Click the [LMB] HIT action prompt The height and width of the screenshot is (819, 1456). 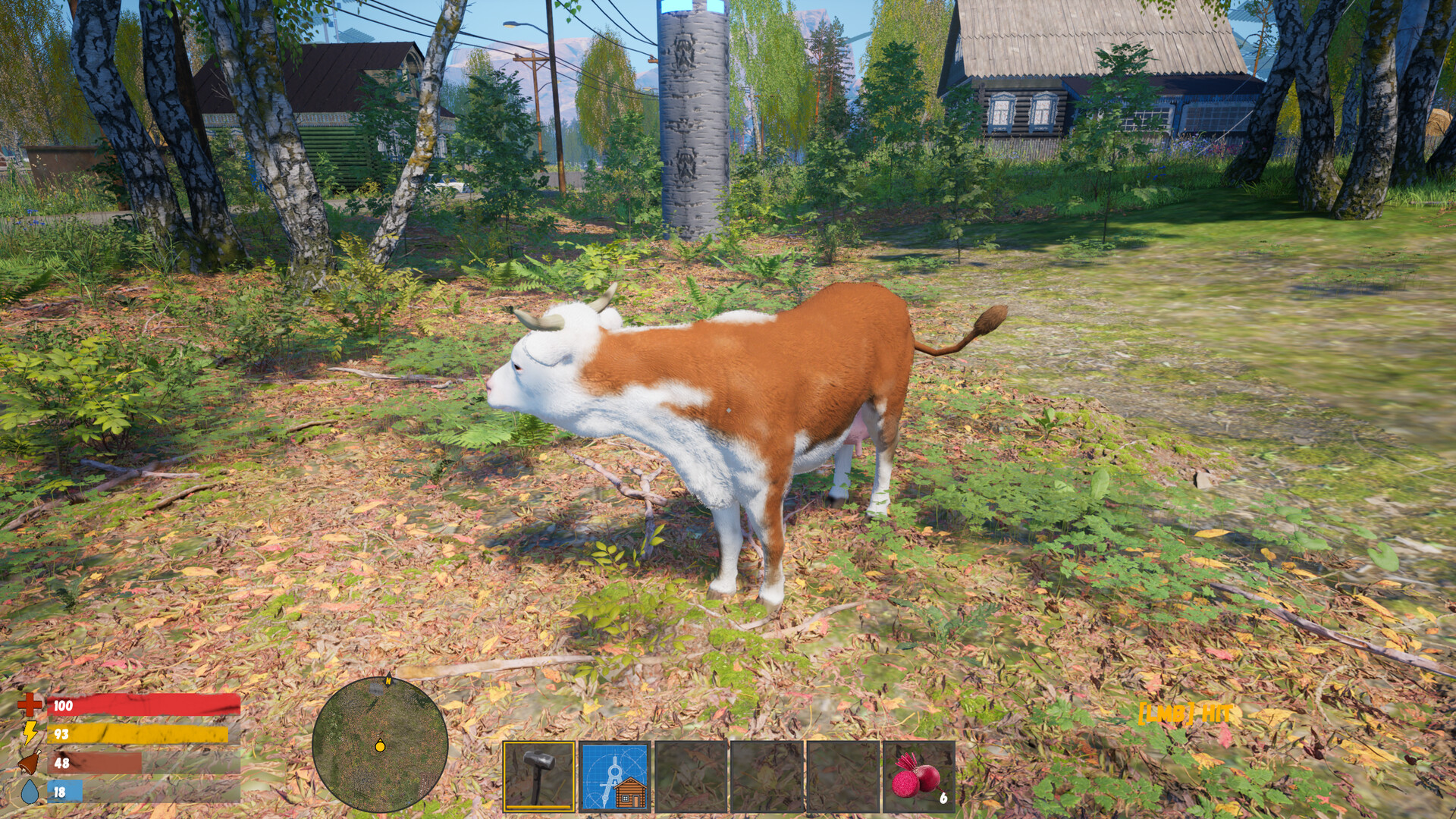coord(1183,714)
